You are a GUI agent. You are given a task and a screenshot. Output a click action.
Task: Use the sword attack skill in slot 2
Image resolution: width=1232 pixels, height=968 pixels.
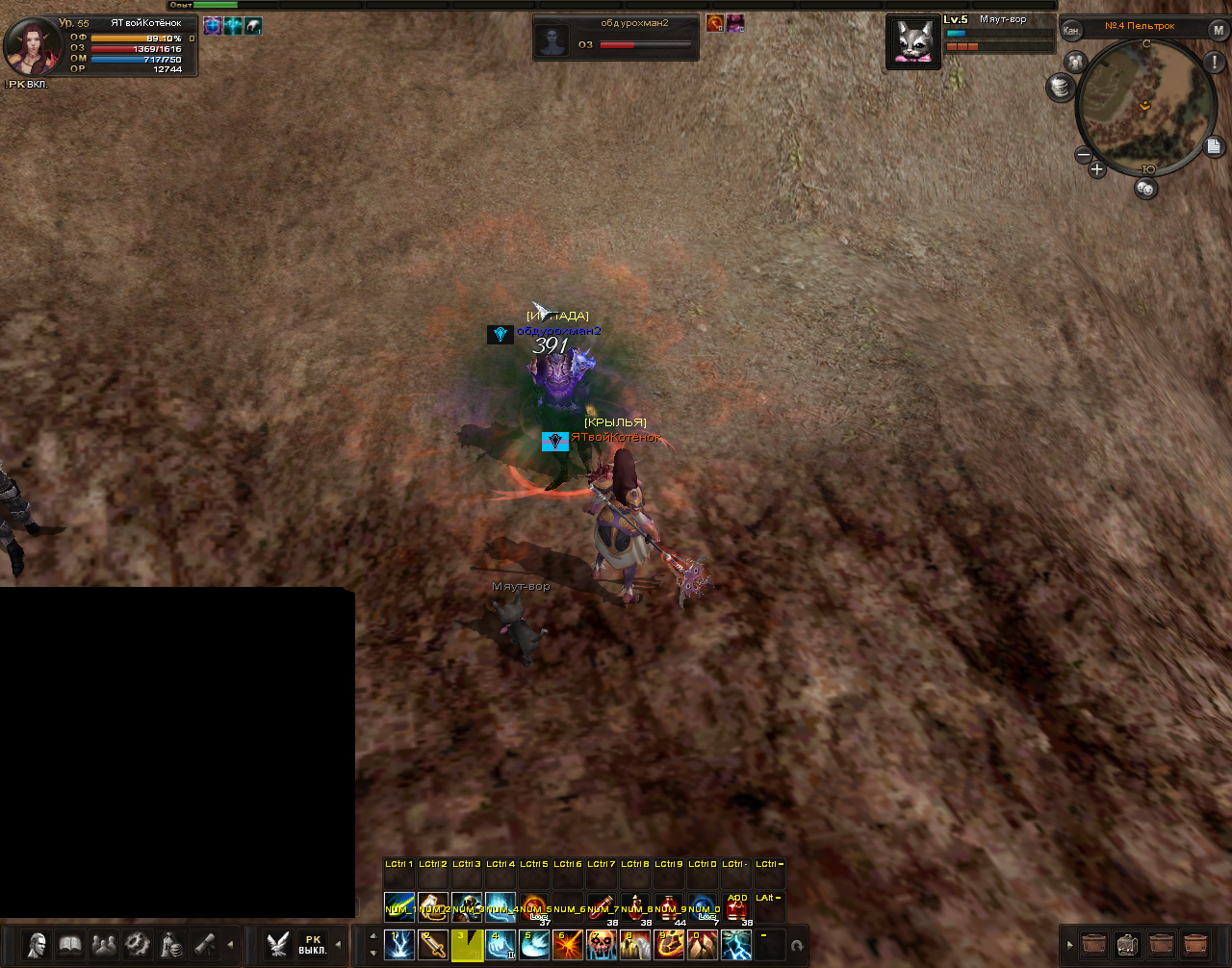click(x=433, y=945)
